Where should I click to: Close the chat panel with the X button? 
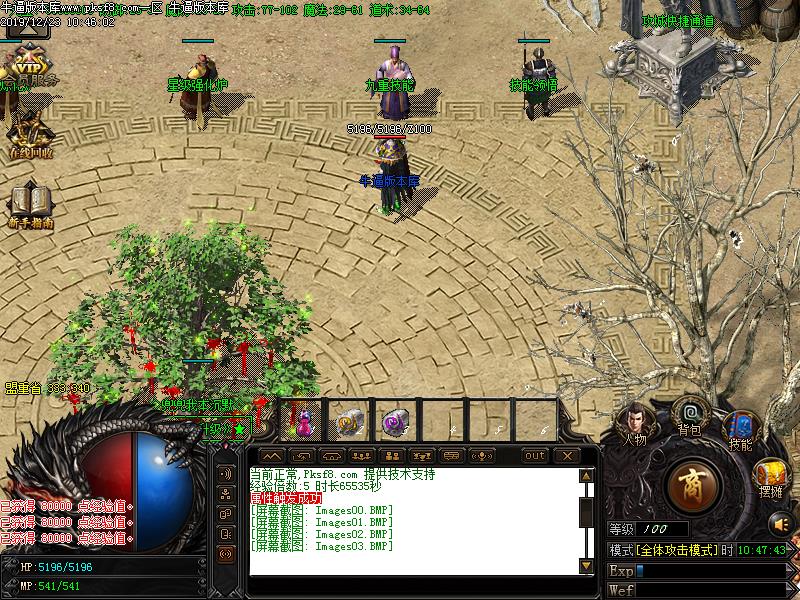566,456
